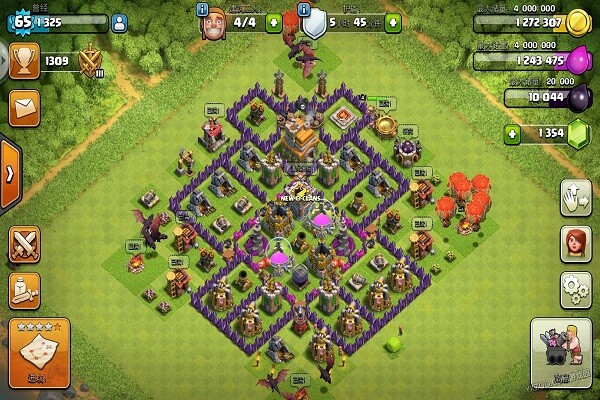View the crossed-swords league badge

point(91,63)
